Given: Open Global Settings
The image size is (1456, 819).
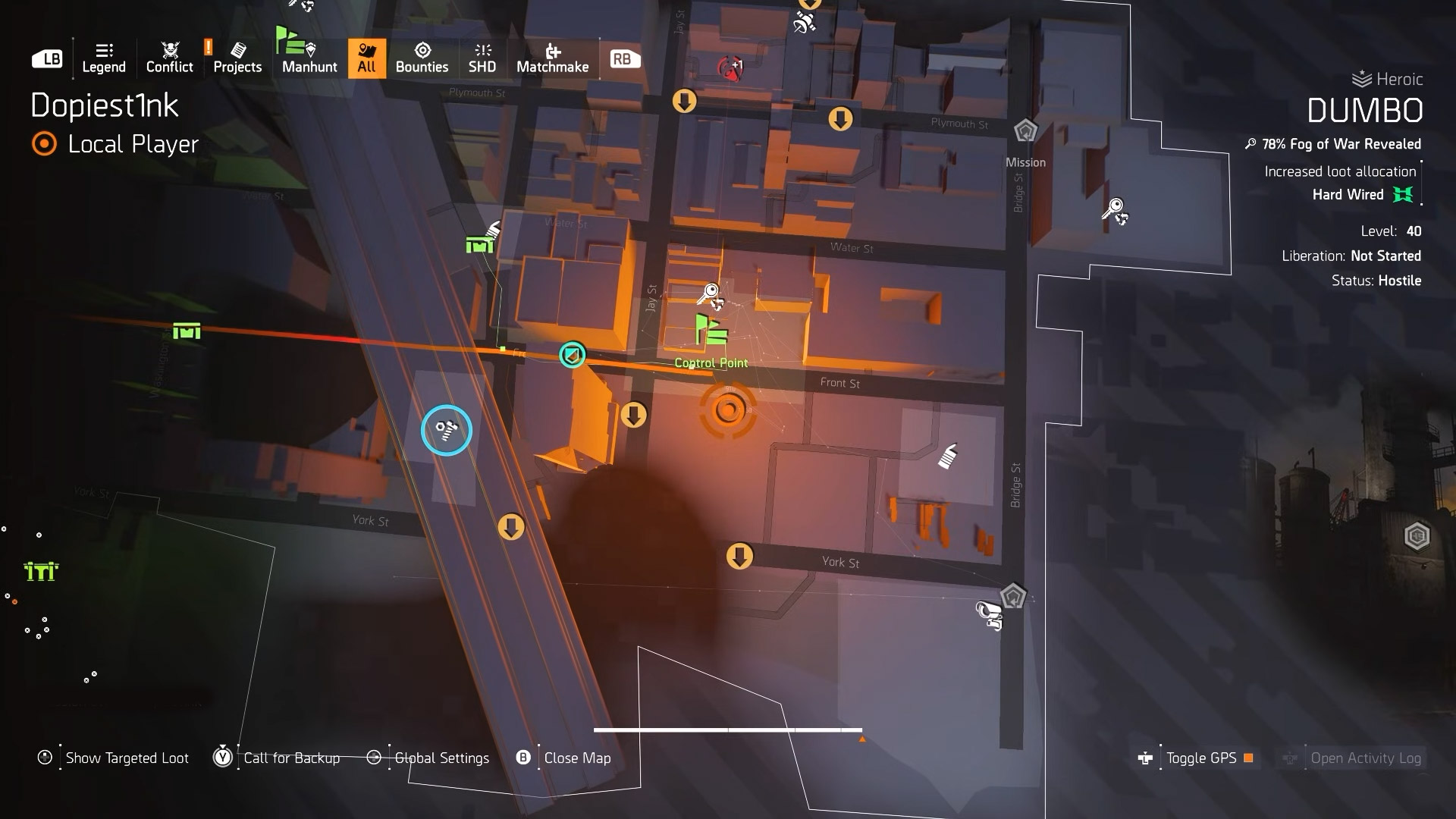Looking at the screenshot, I should click(x=441, y=758).
